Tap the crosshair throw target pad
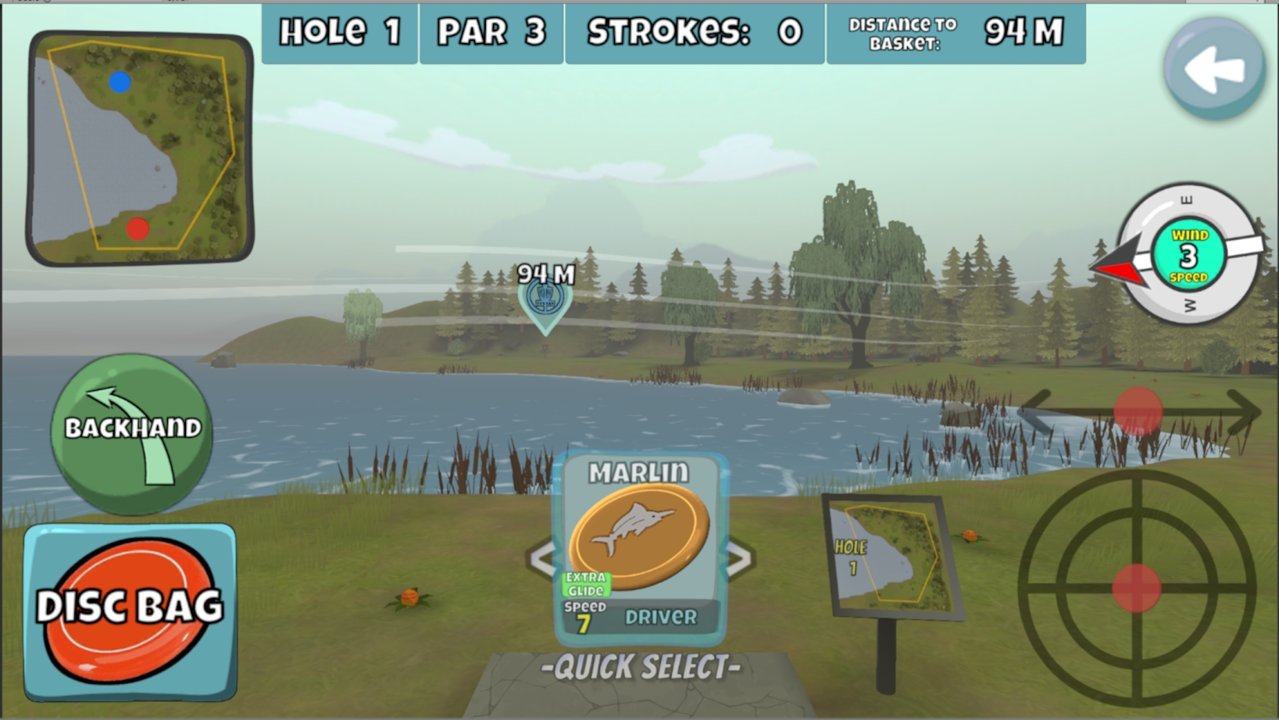 point(1137,588)
